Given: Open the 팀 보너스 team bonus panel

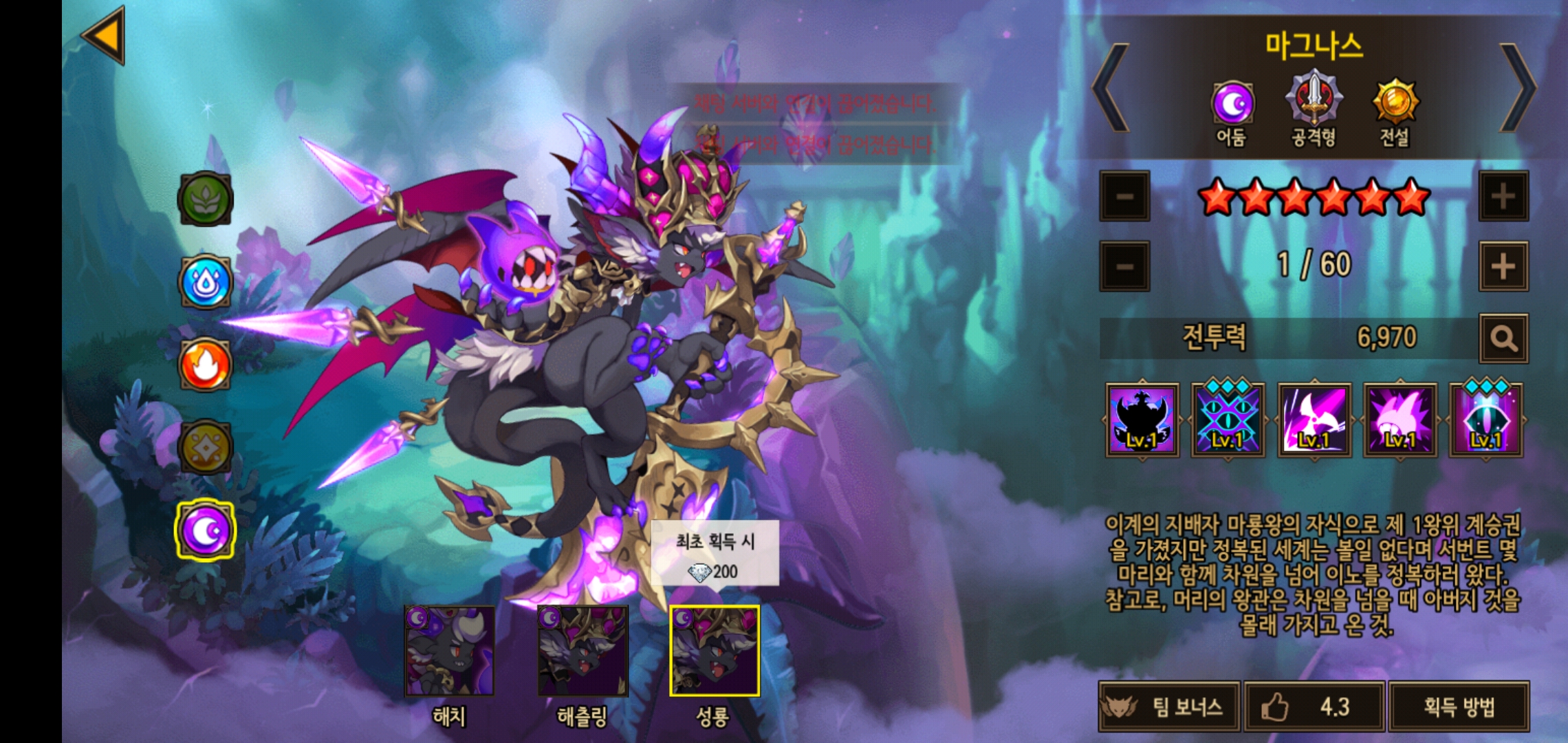Looking at the screenshot, I should (x=1169, y=707).
